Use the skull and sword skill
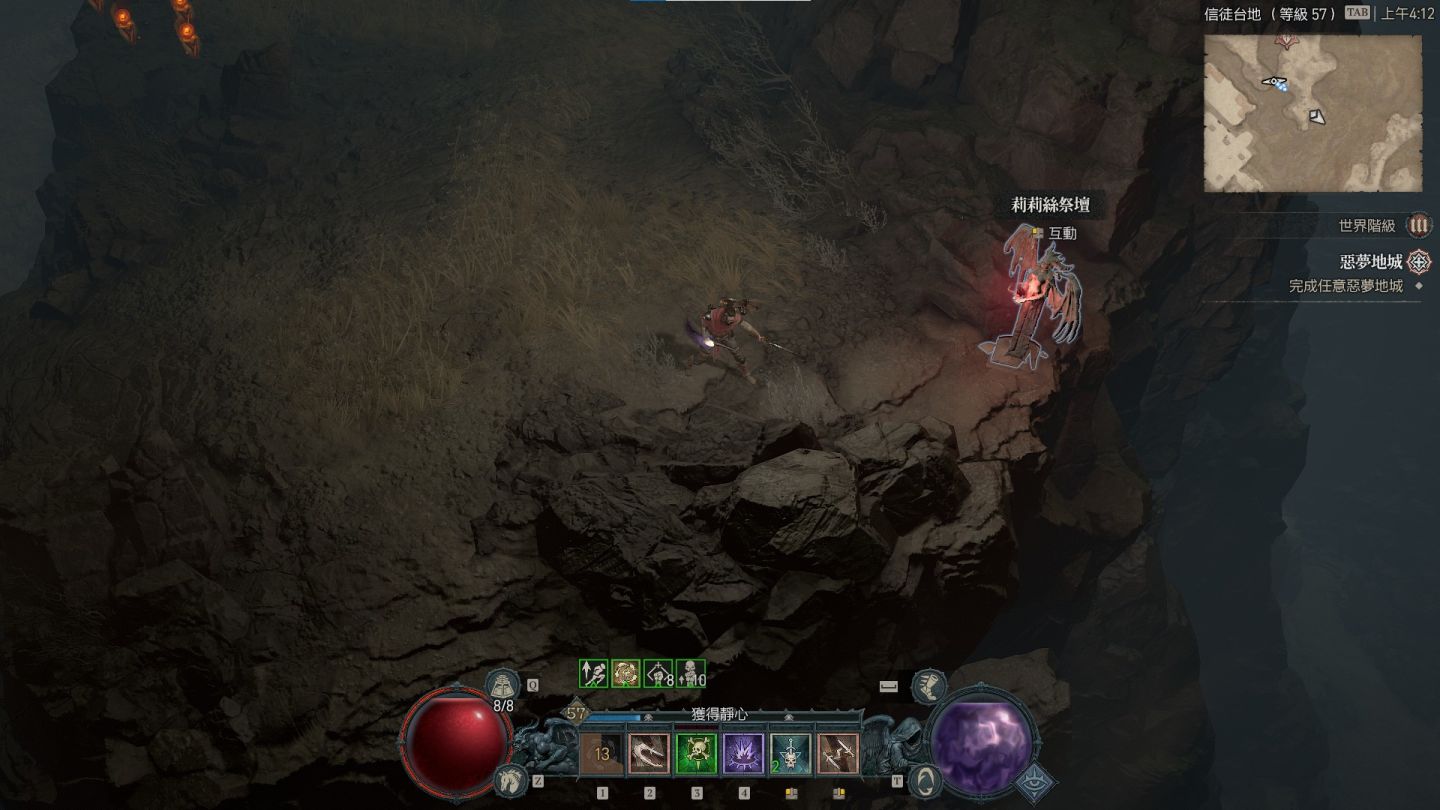This screenshot has height=810, width=1440. coord(790,754)
